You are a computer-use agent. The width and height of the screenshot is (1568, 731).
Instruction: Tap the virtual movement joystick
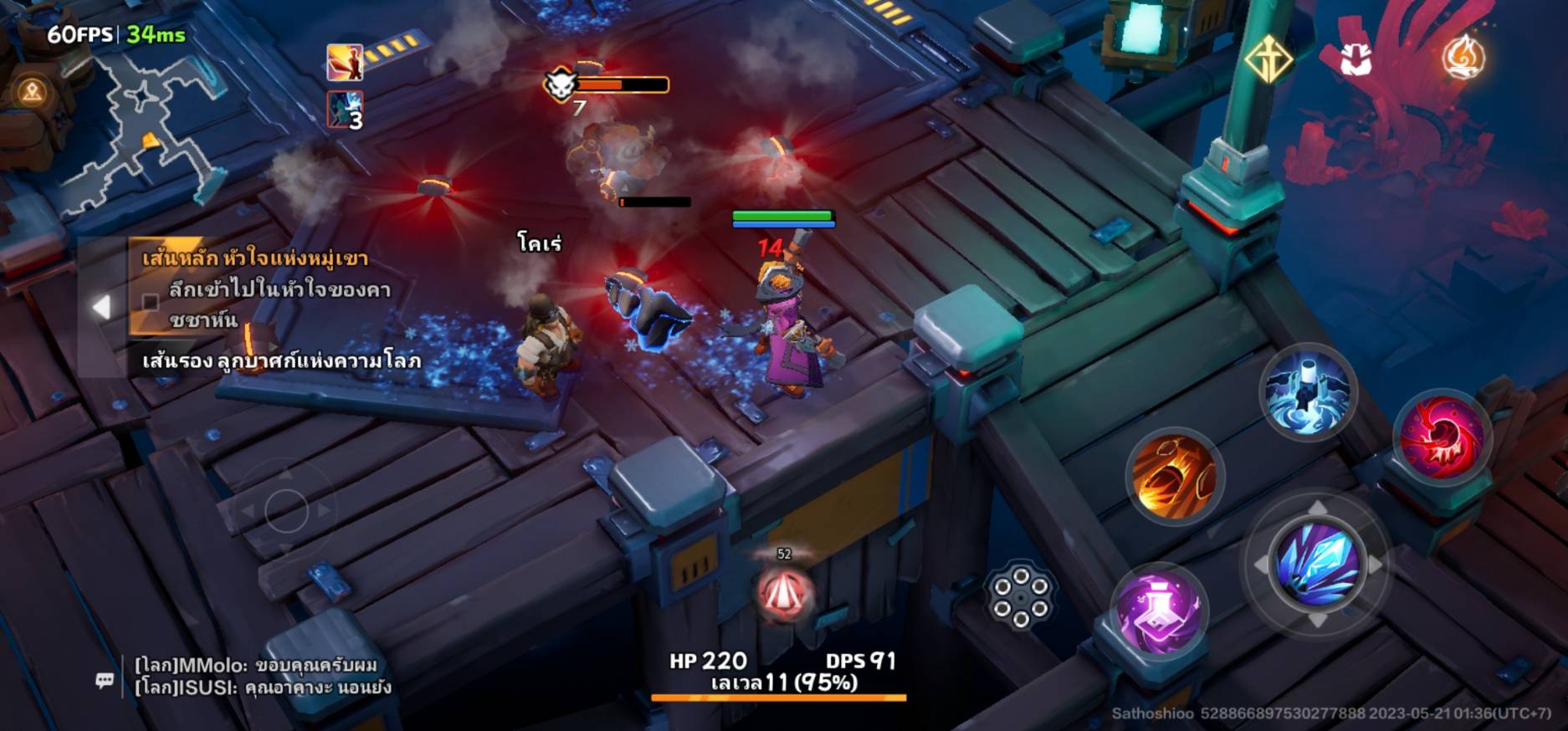[x=286, y=508]
